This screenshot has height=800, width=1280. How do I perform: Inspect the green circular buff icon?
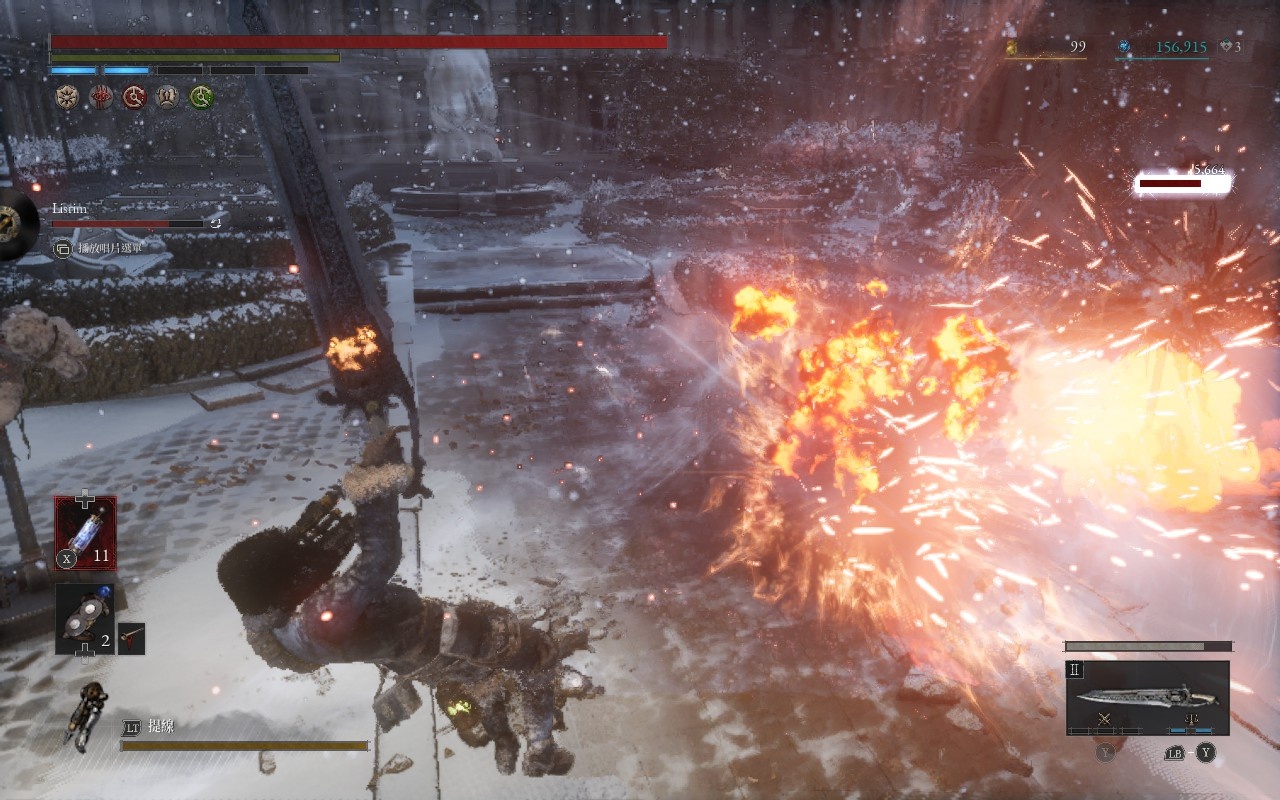tap(202, 97)
